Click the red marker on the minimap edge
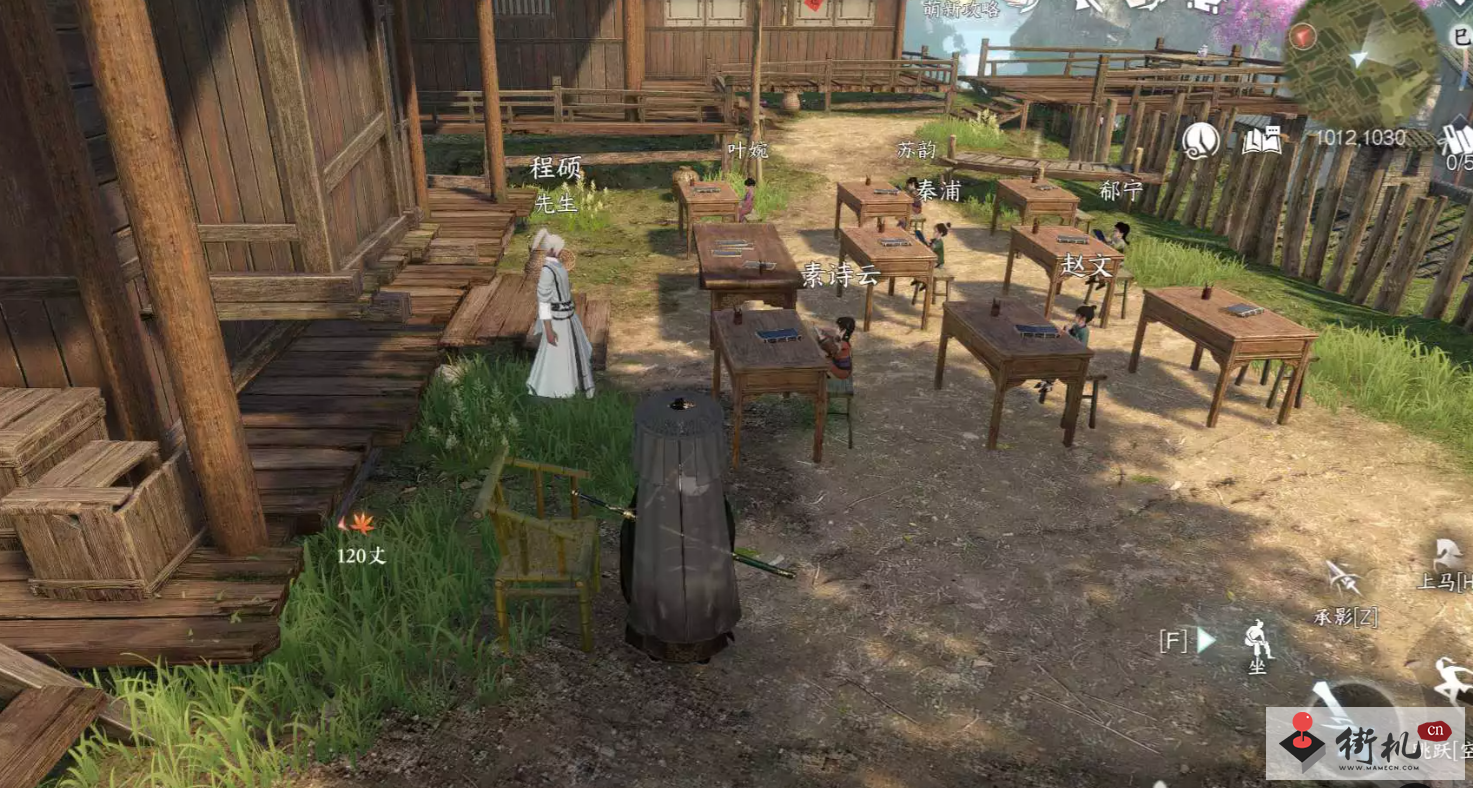Viewport: 1473px width, 788px height. pos(1302,37)
